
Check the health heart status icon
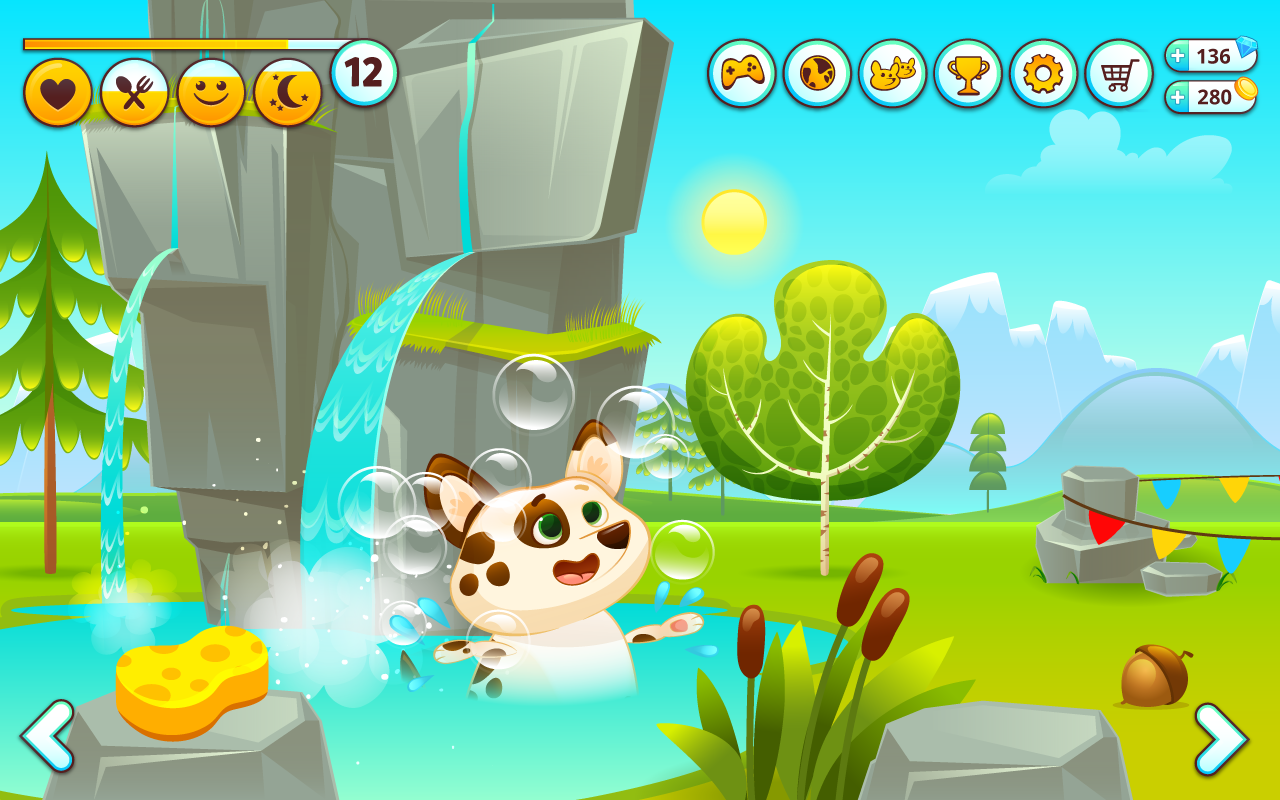pyautogui.click(x=58, y=90)
